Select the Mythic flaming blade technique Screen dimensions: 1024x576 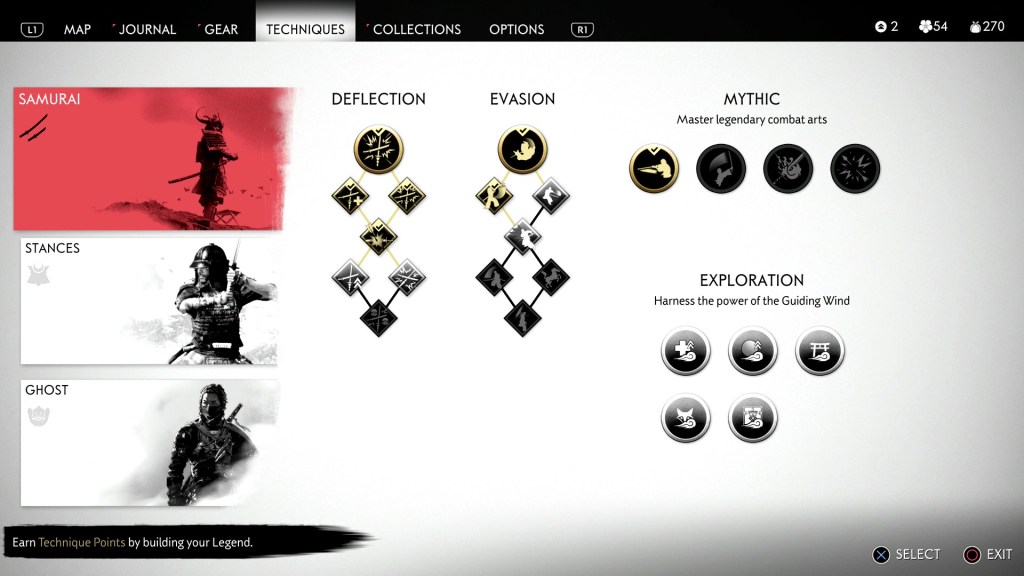[788, 168]
